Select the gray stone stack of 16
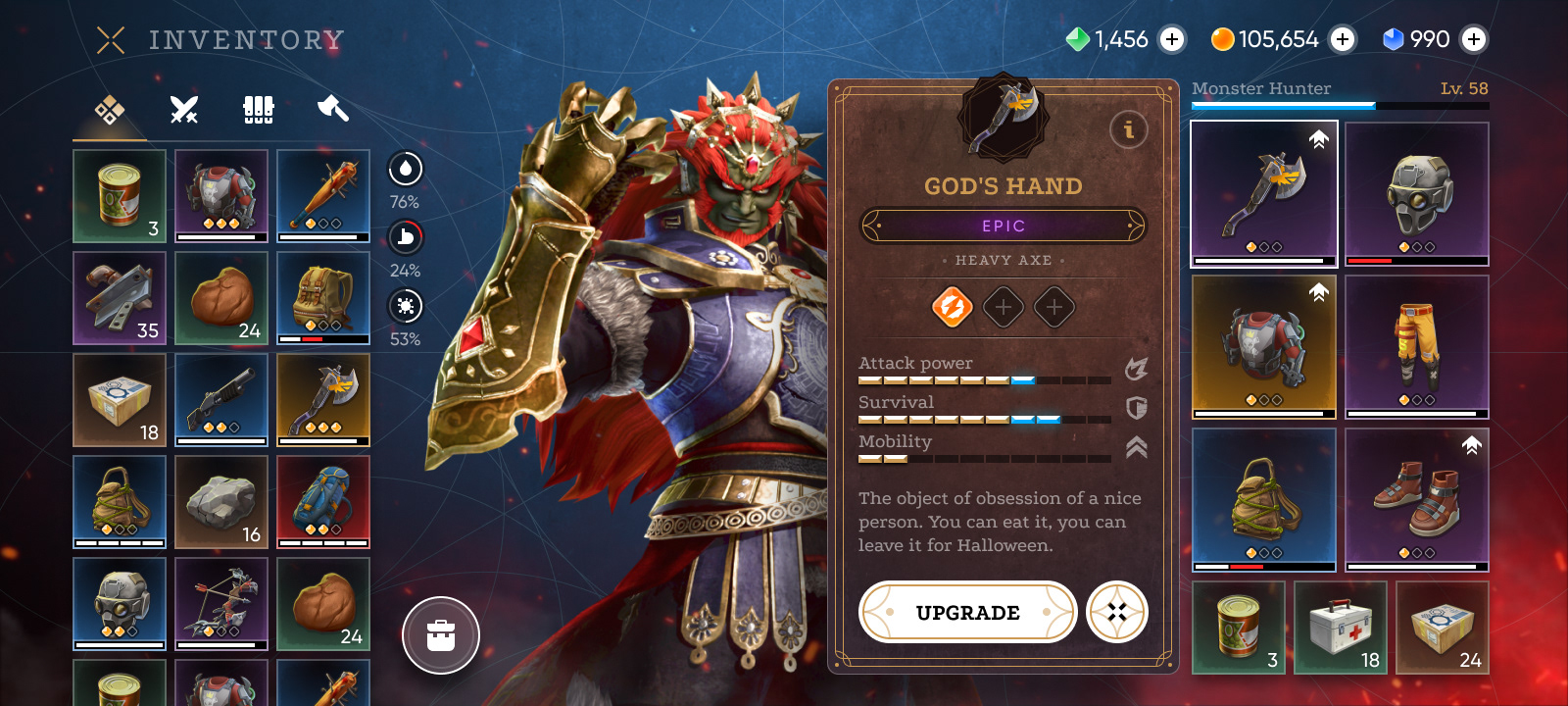 [221, 502]
